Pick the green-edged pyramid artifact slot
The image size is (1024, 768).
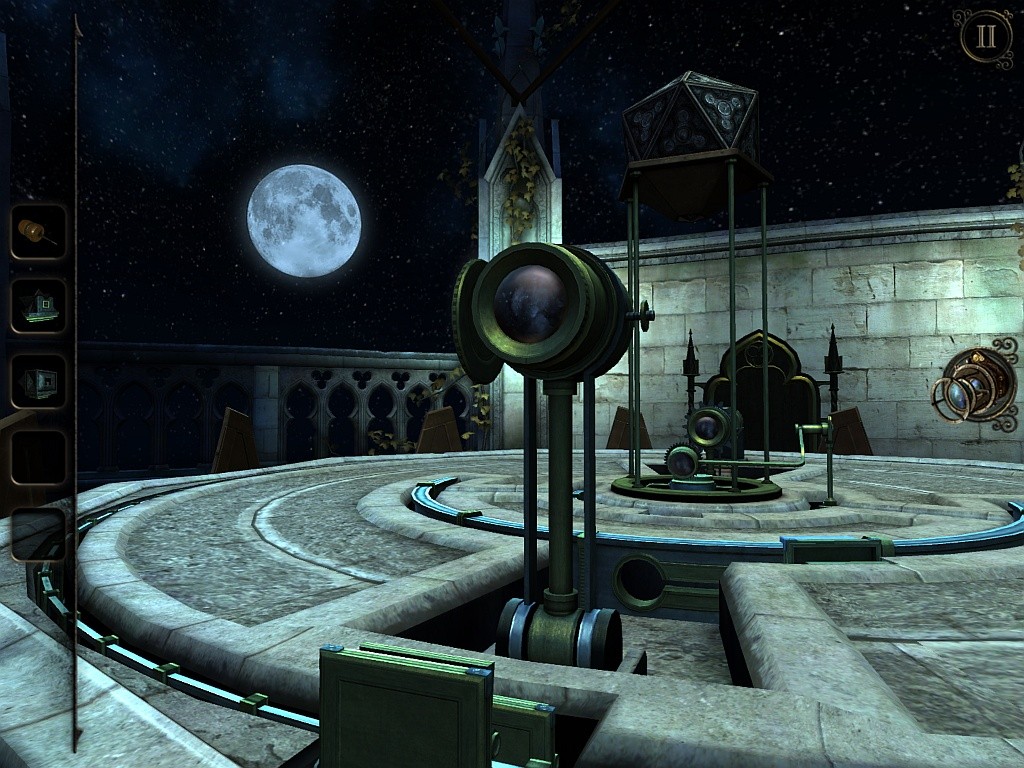click(x=39, y=305)
